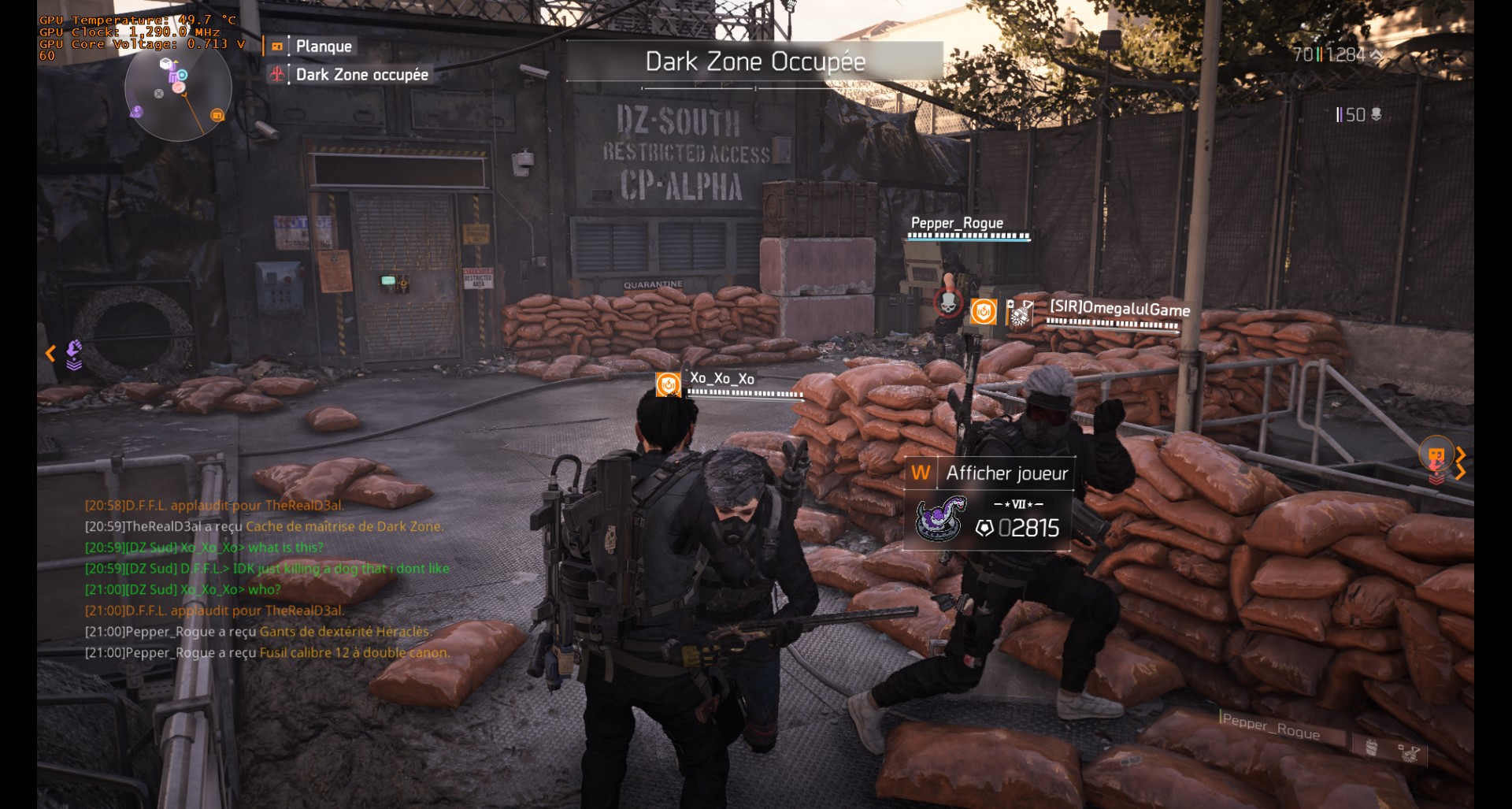Select the Planque objective tracker entry
The height and width of the screenshot is (809, 1512).
(x=323, y=46)
